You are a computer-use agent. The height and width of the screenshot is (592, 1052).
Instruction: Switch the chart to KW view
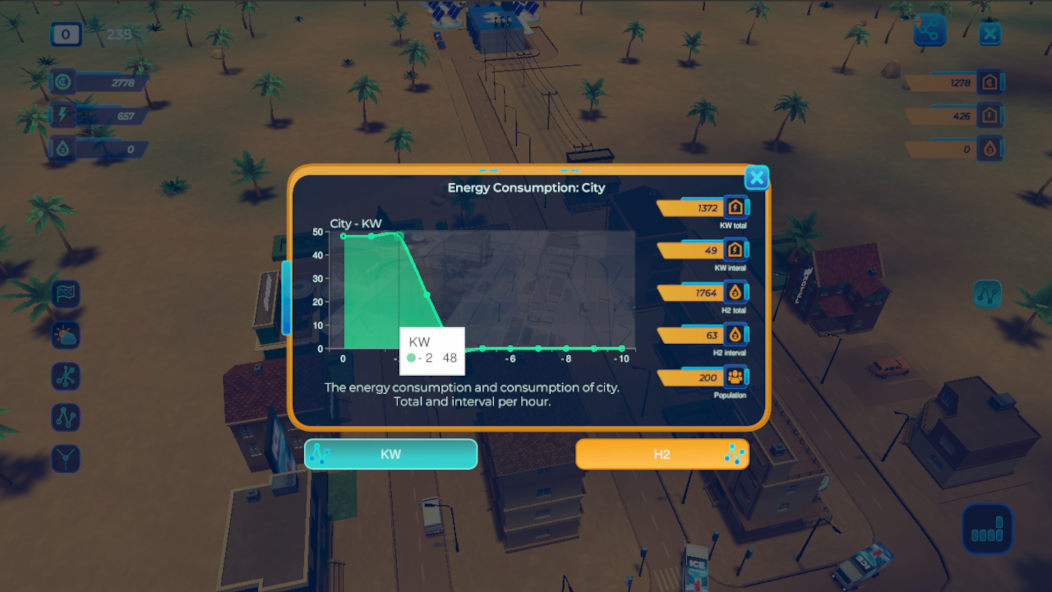click(x=391, y=454)
